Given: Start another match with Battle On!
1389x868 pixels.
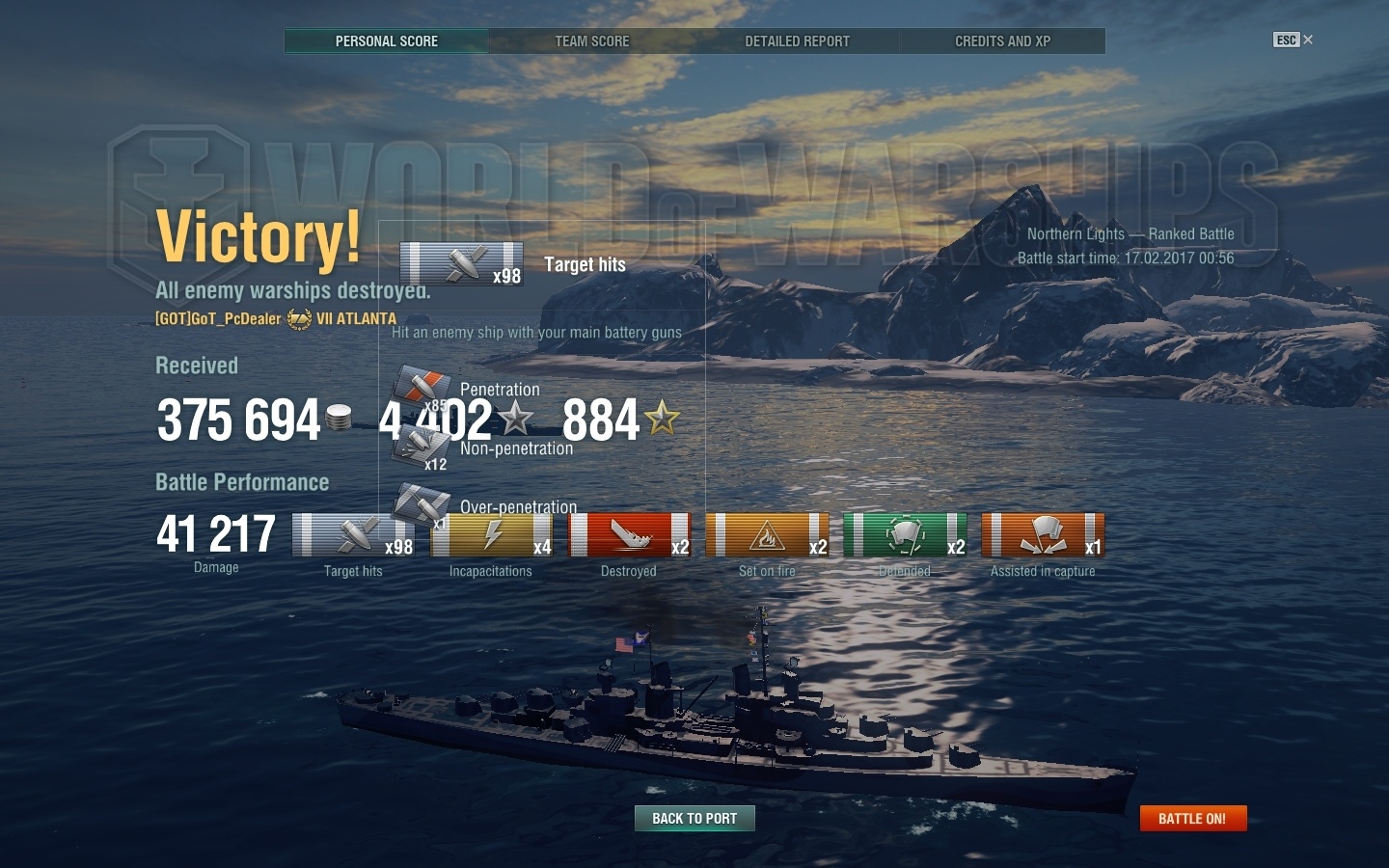Looking at the screenshot, I should point(1192,818).
